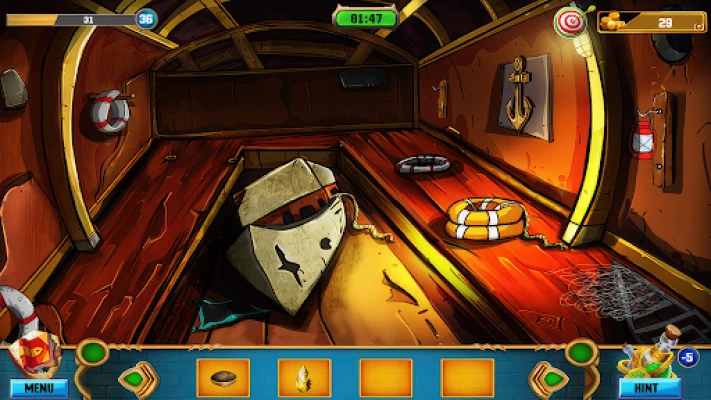711x400 pixels.
Task: Click the red target icon
Action: (x=570, y=21)
